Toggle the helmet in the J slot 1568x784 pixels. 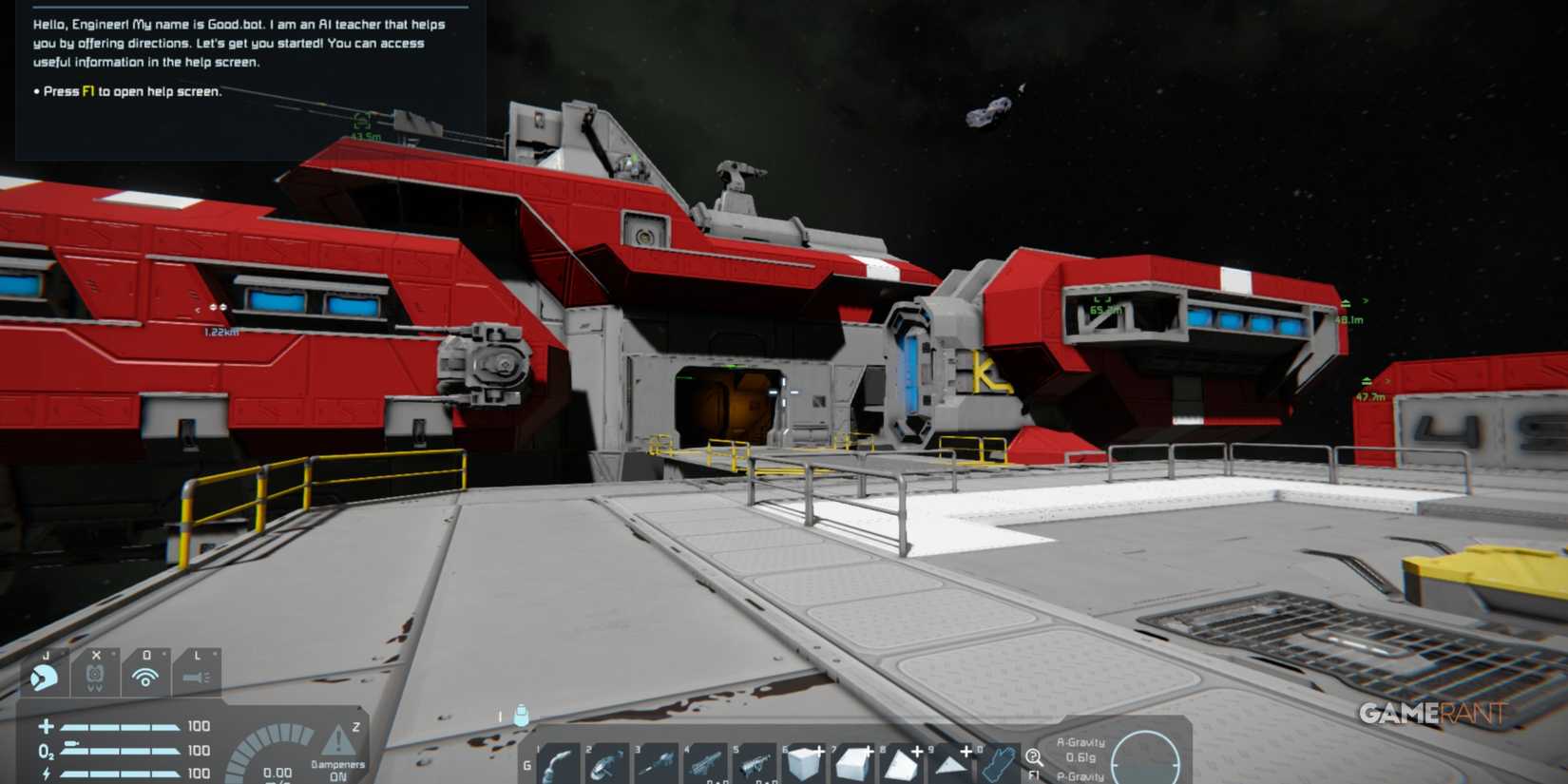click(x=45, y=678)
